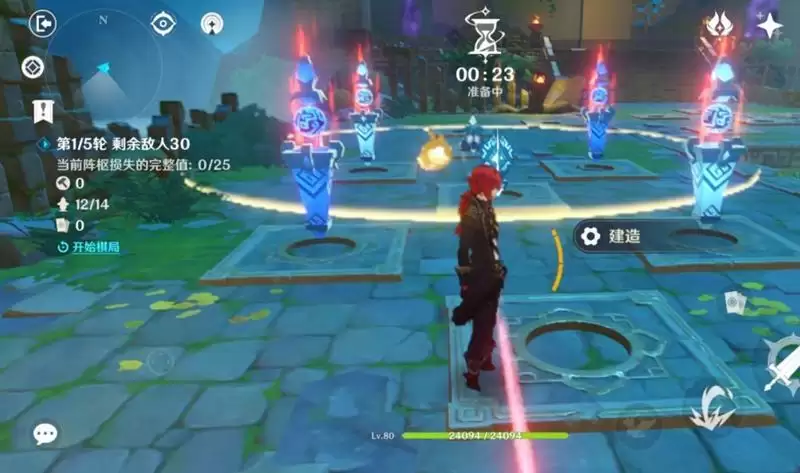800x473 pixels.
Task: Click the exit door icon
Action: 43,23
